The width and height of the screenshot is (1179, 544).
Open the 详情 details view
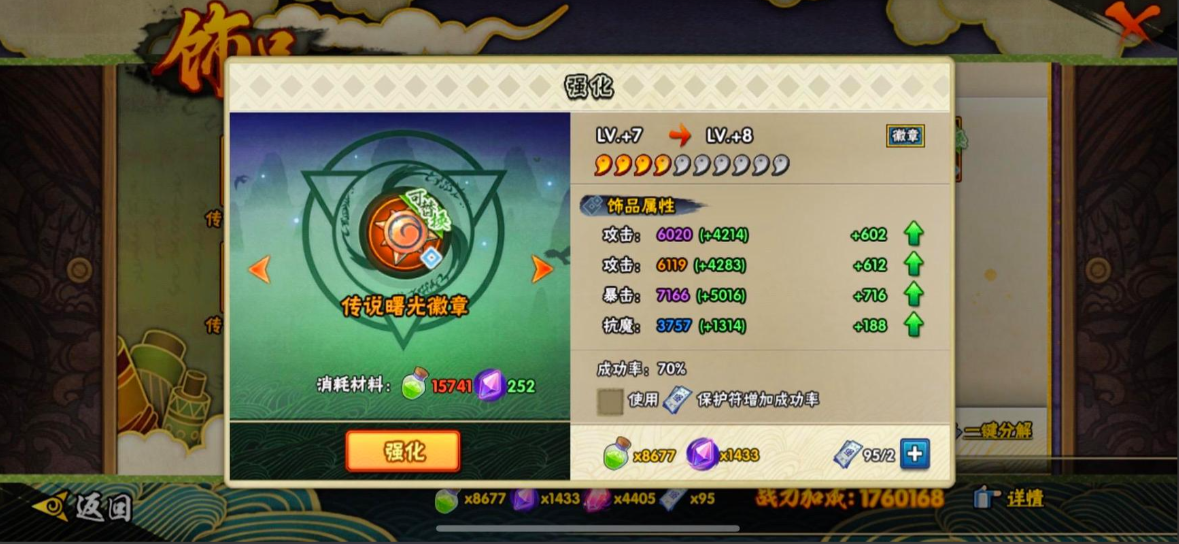pos(1011,497)
